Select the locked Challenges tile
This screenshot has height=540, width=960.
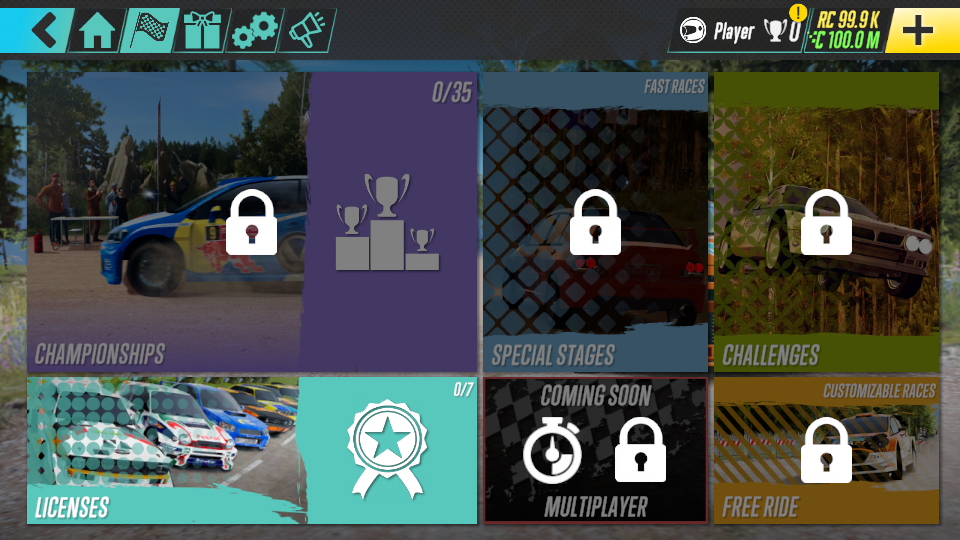pos(826,221)
